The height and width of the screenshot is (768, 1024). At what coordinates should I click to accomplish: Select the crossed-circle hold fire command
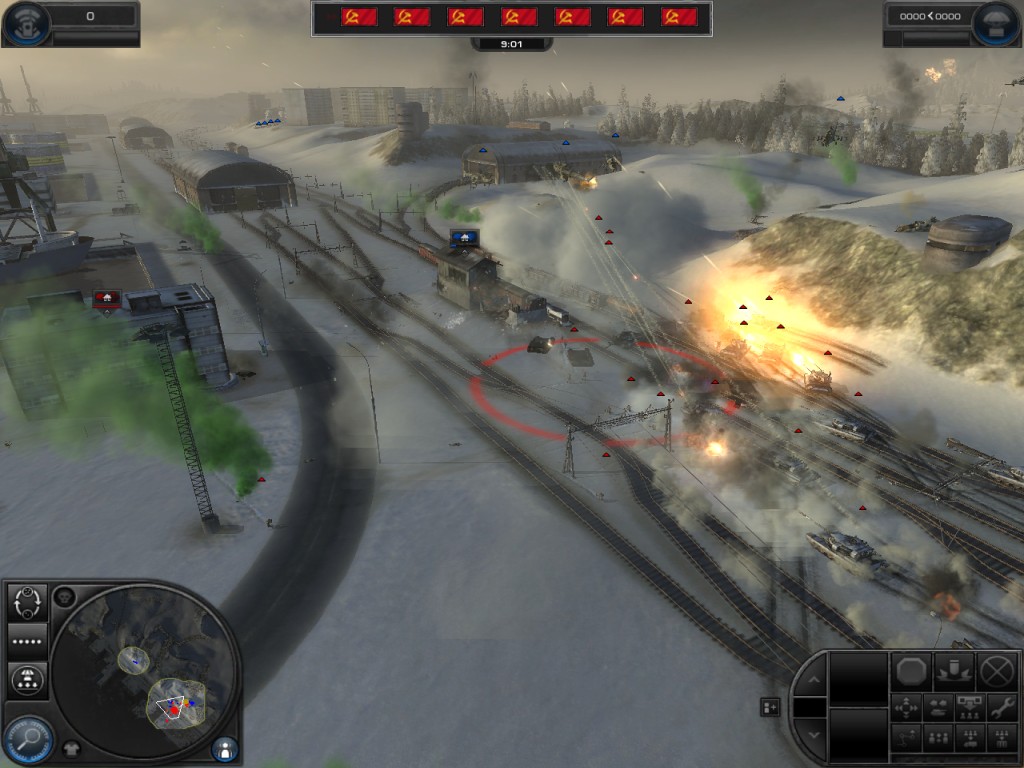997,671
